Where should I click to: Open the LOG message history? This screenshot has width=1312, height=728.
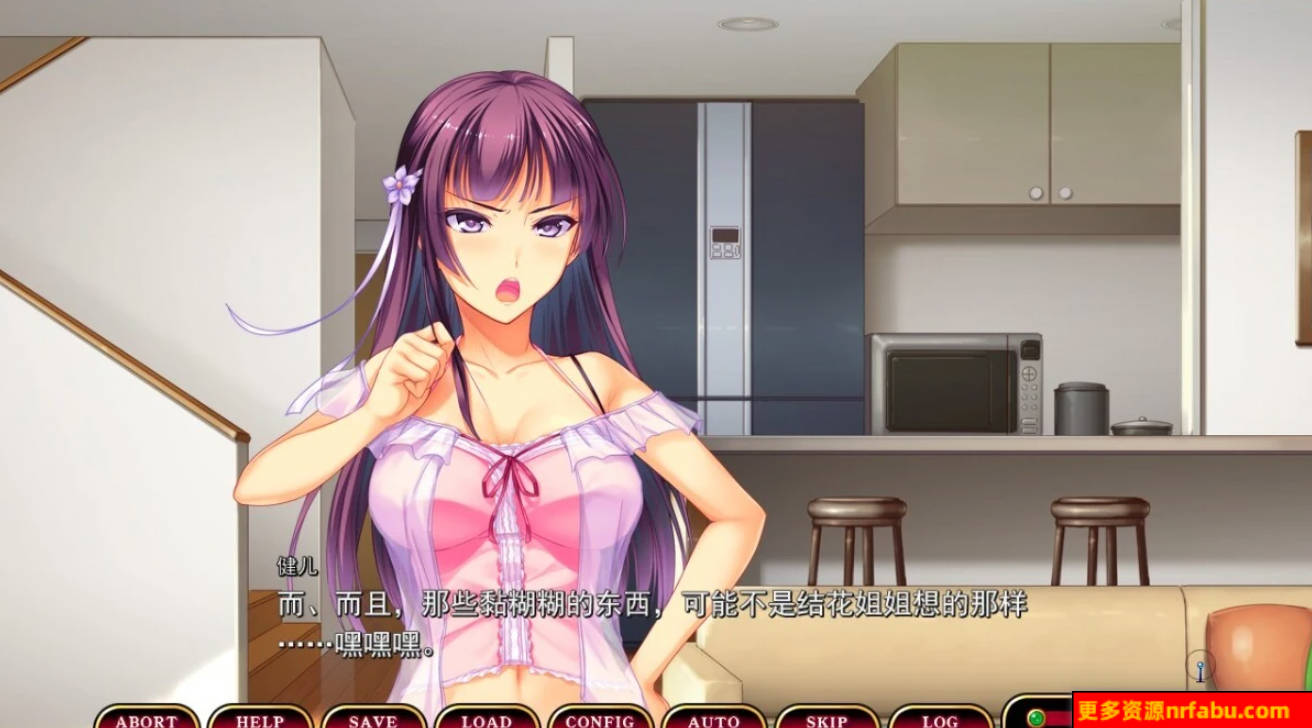[x=940, y=720]
